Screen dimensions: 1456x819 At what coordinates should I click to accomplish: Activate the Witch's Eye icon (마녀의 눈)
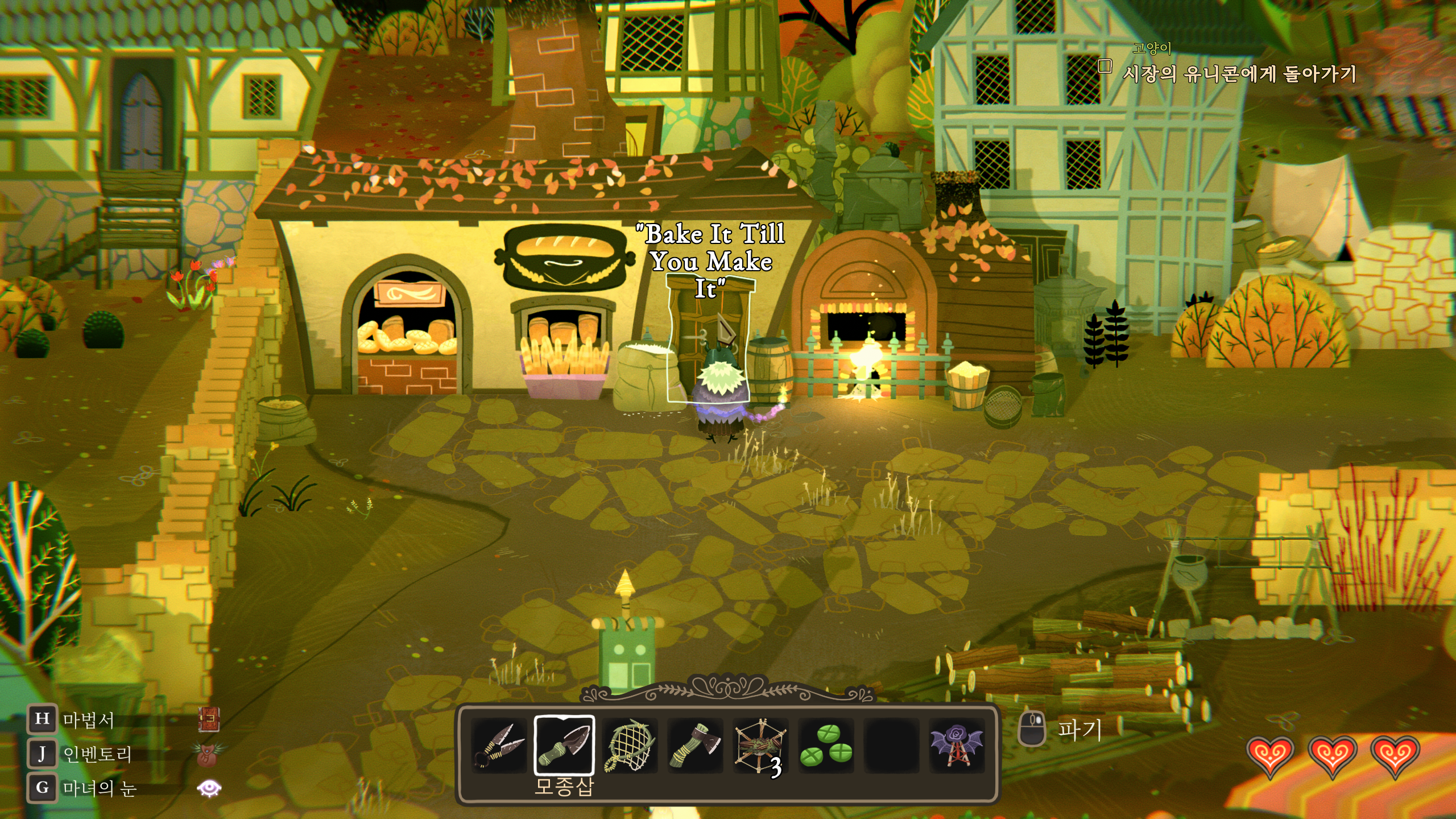coord(209,788)
